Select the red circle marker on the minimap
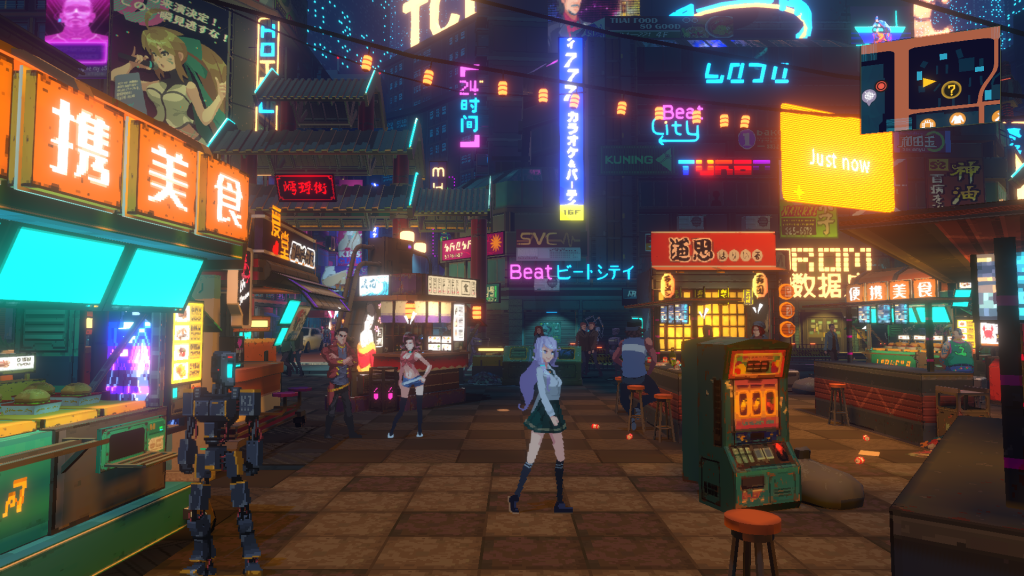Image resolution: width=1024 pixels, height=576 pixels. pos(881,86)
